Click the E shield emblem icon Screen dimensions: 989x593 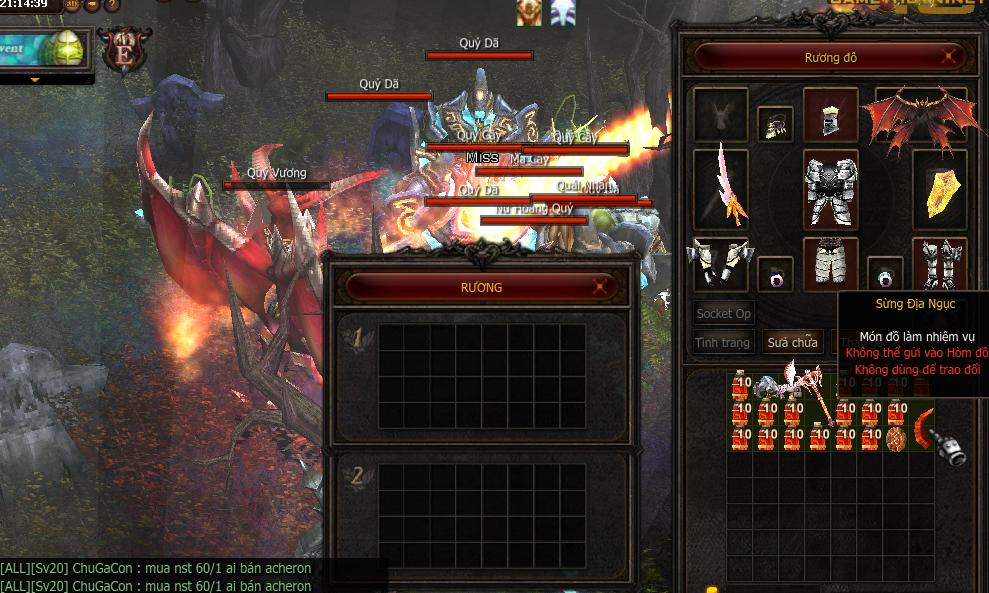(124, 52)
